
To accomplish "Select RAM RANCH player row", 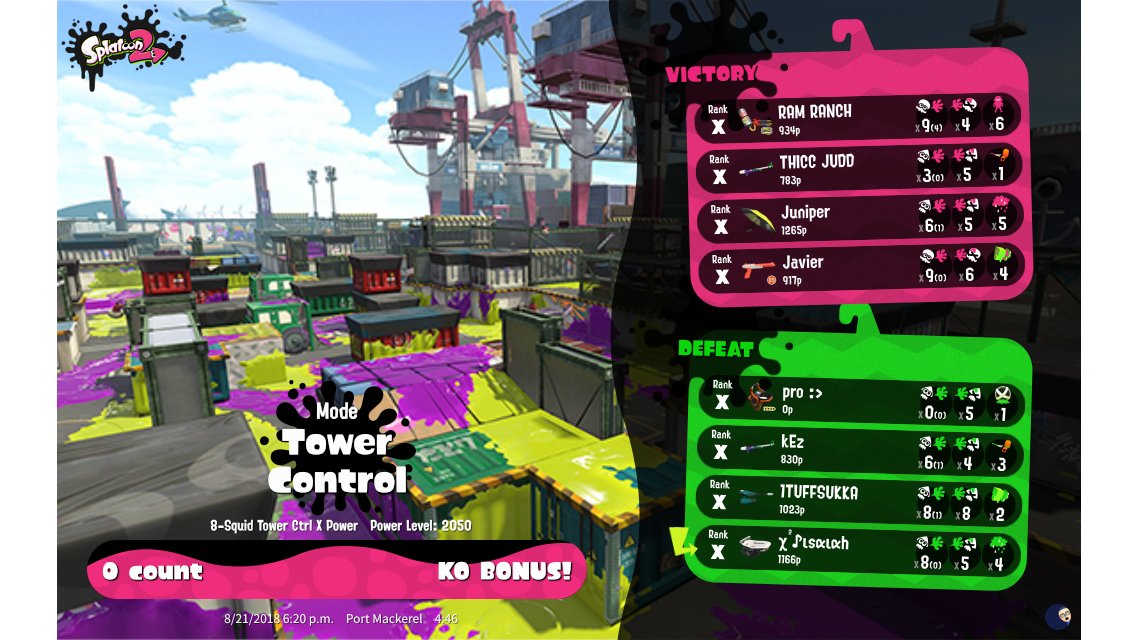I will 858,118.
